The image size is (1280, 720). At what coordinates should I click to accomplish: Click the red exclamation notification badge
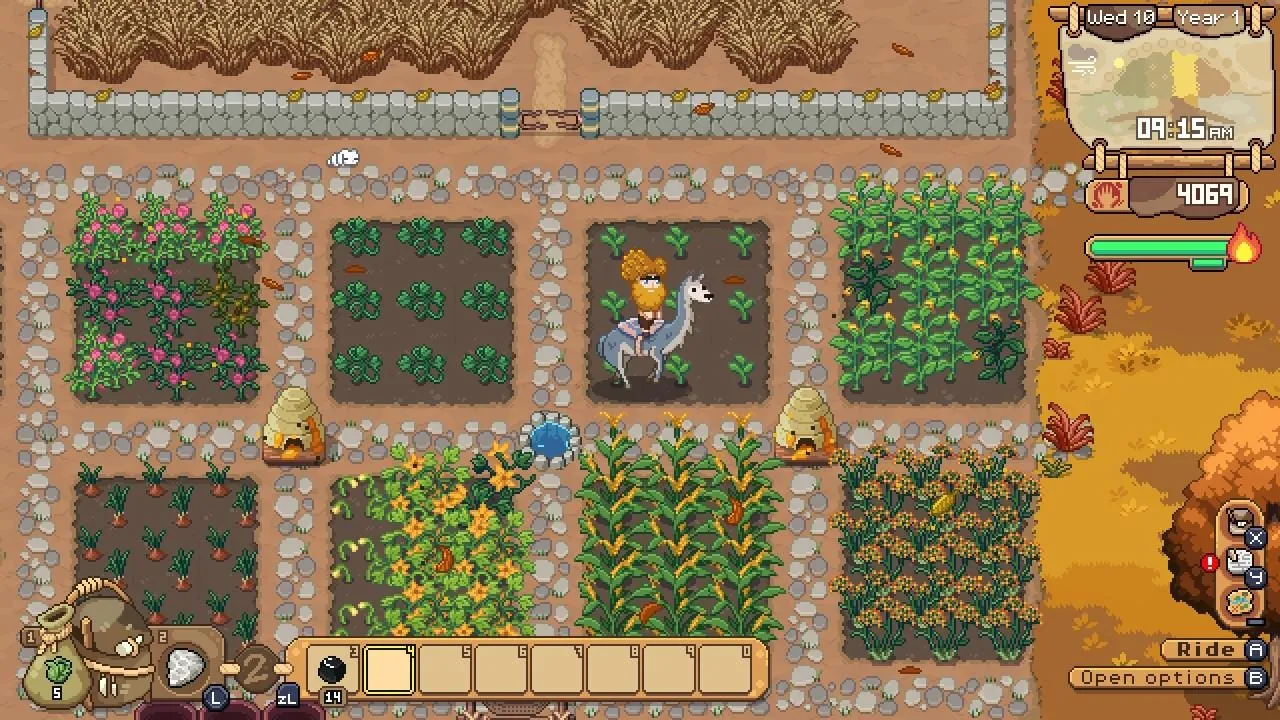pos(1209,561)
